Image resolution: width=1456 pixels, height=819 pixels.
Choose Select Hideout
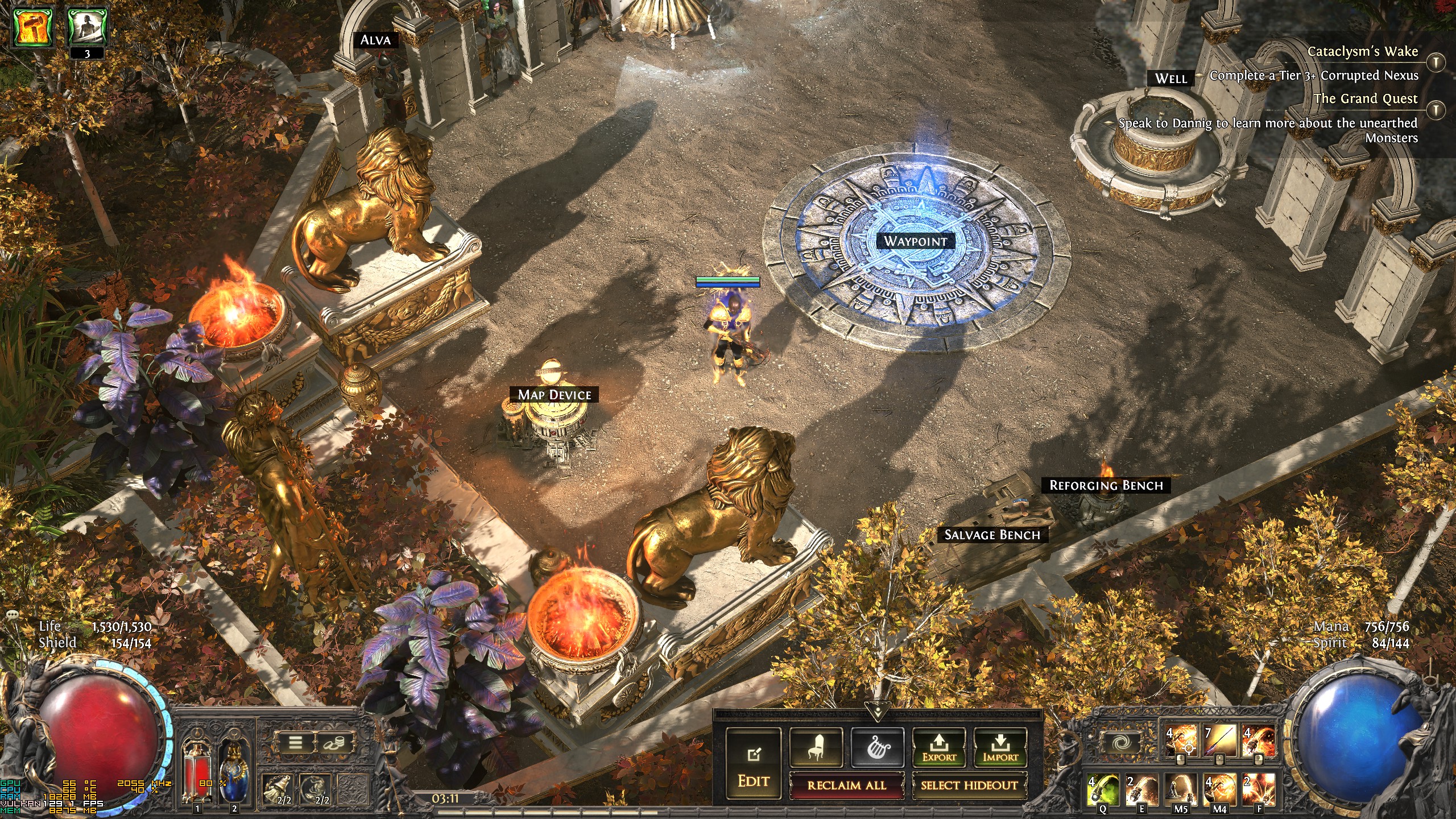pos(969,785)
